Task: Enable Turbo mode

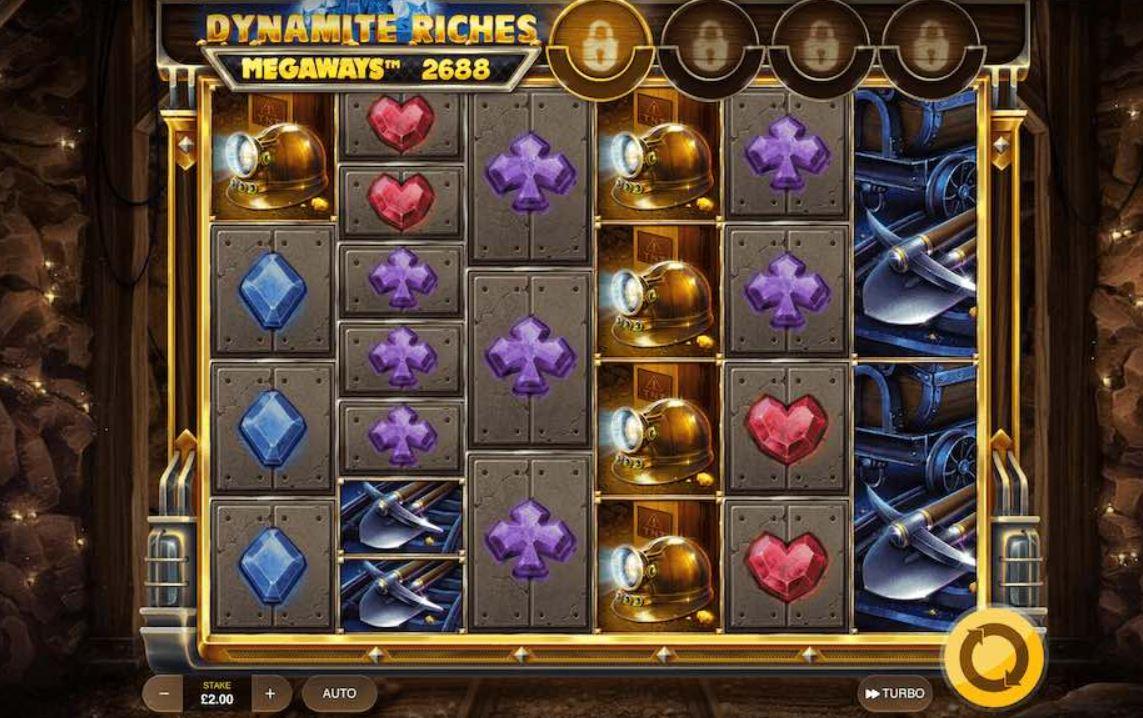Action: pyautogui.click(x=895, y=693)
